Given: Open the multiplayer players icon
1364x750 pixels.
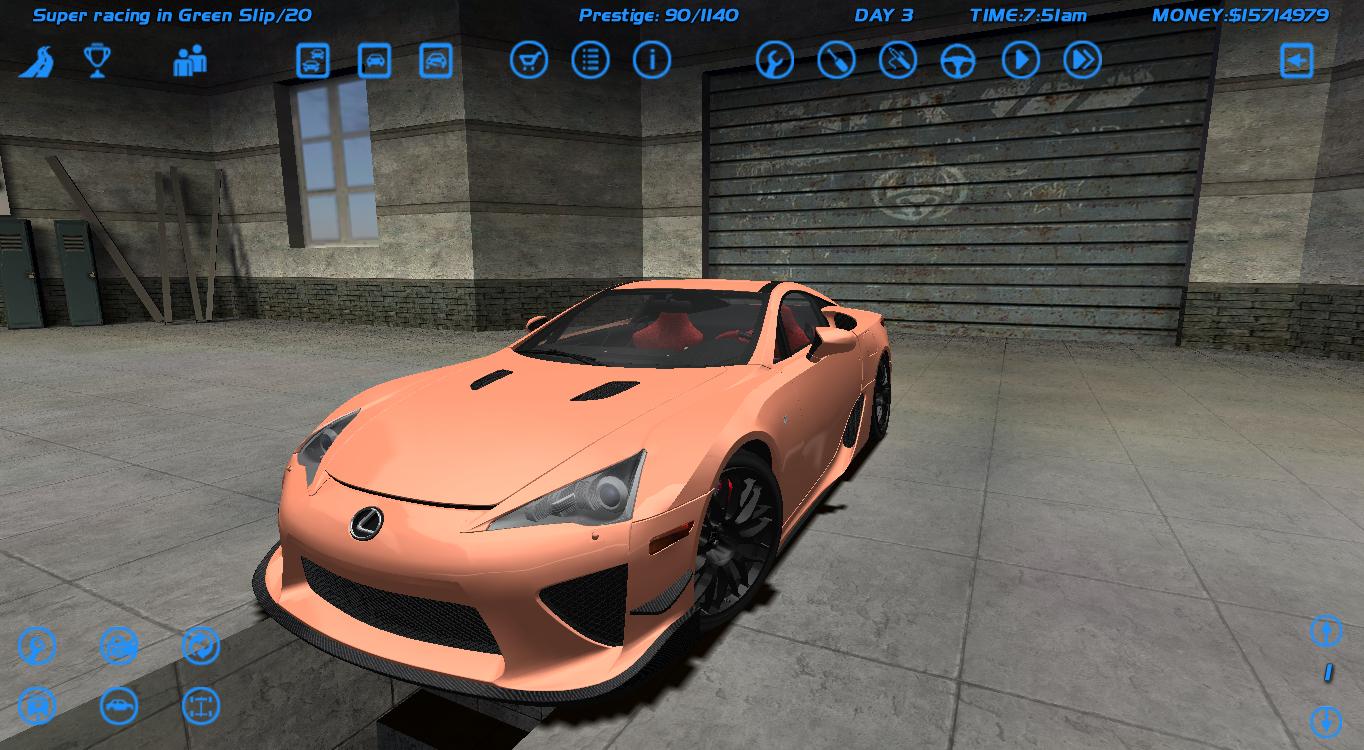Looking at the screenshot, I should tap(190, 61).
